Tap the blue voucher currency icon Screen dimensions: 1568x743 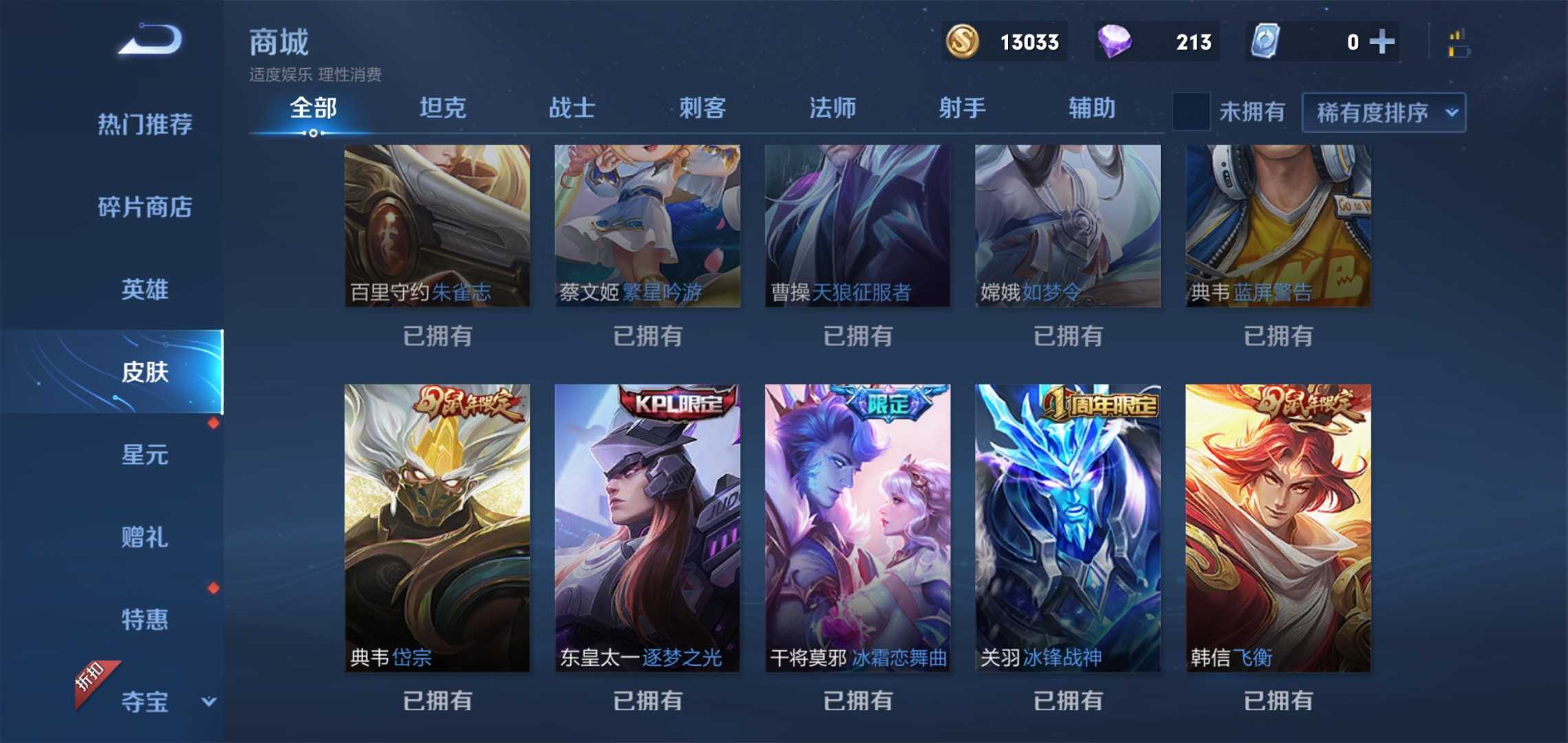point(1264,41)
